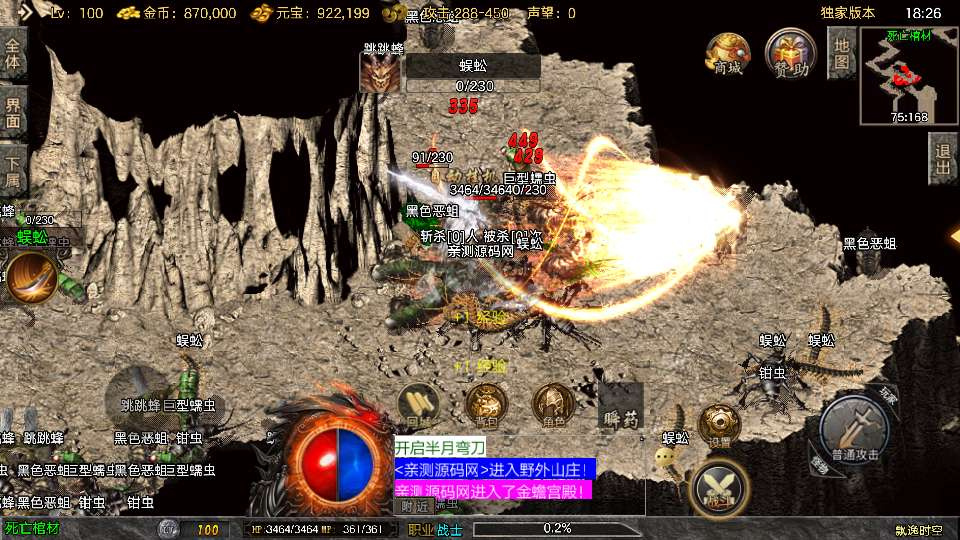This screenshot has width=960, height=540.
Task: Activate the half-moon blade skill icon
Action: 32,277
